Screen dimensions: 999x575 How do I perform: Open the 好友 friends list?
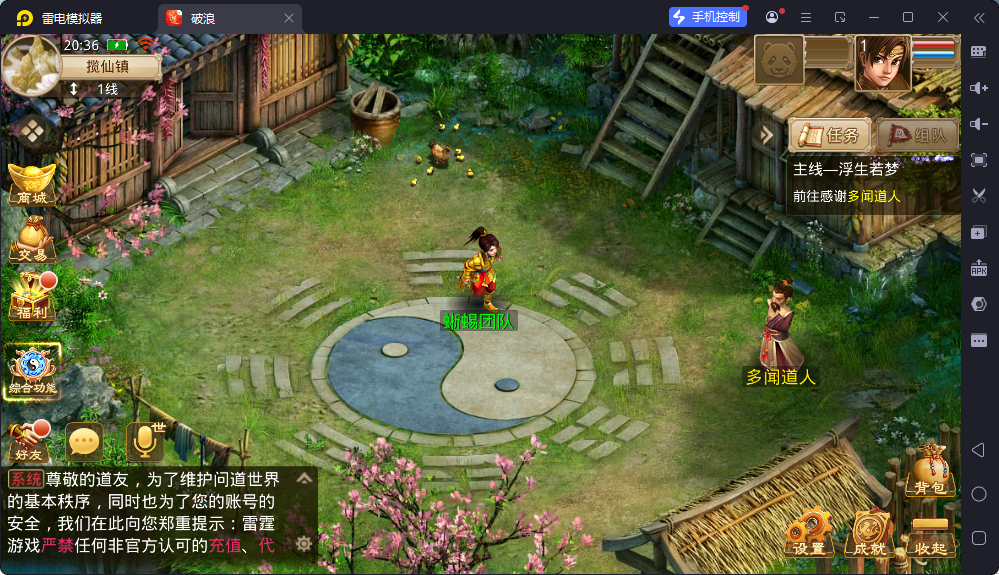pyautogui.click(x=28, y=442)
